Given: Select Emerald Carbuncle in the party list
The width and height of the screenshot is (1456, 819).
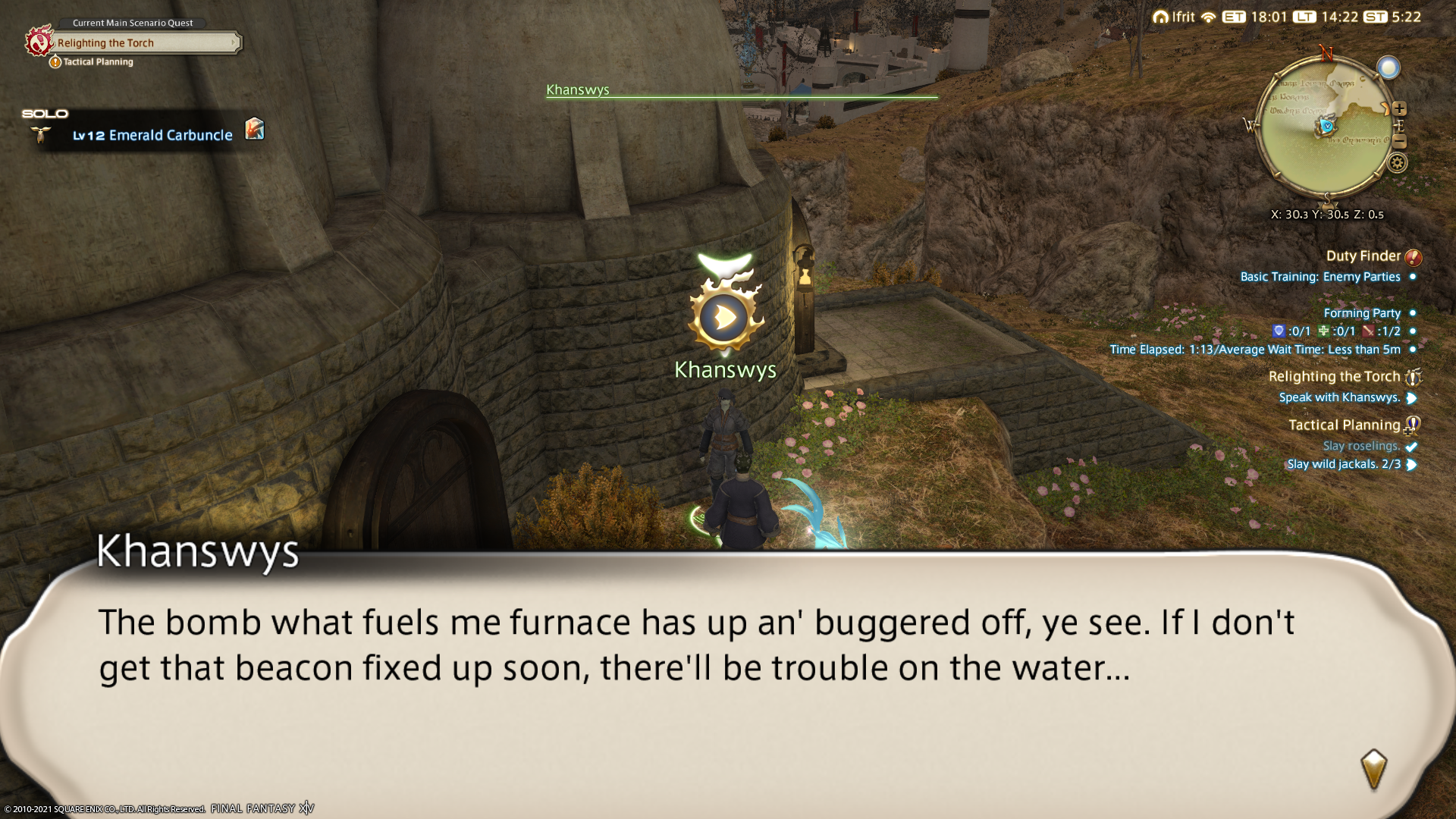Looking at the screenshot, I should (x=170, y=135).
